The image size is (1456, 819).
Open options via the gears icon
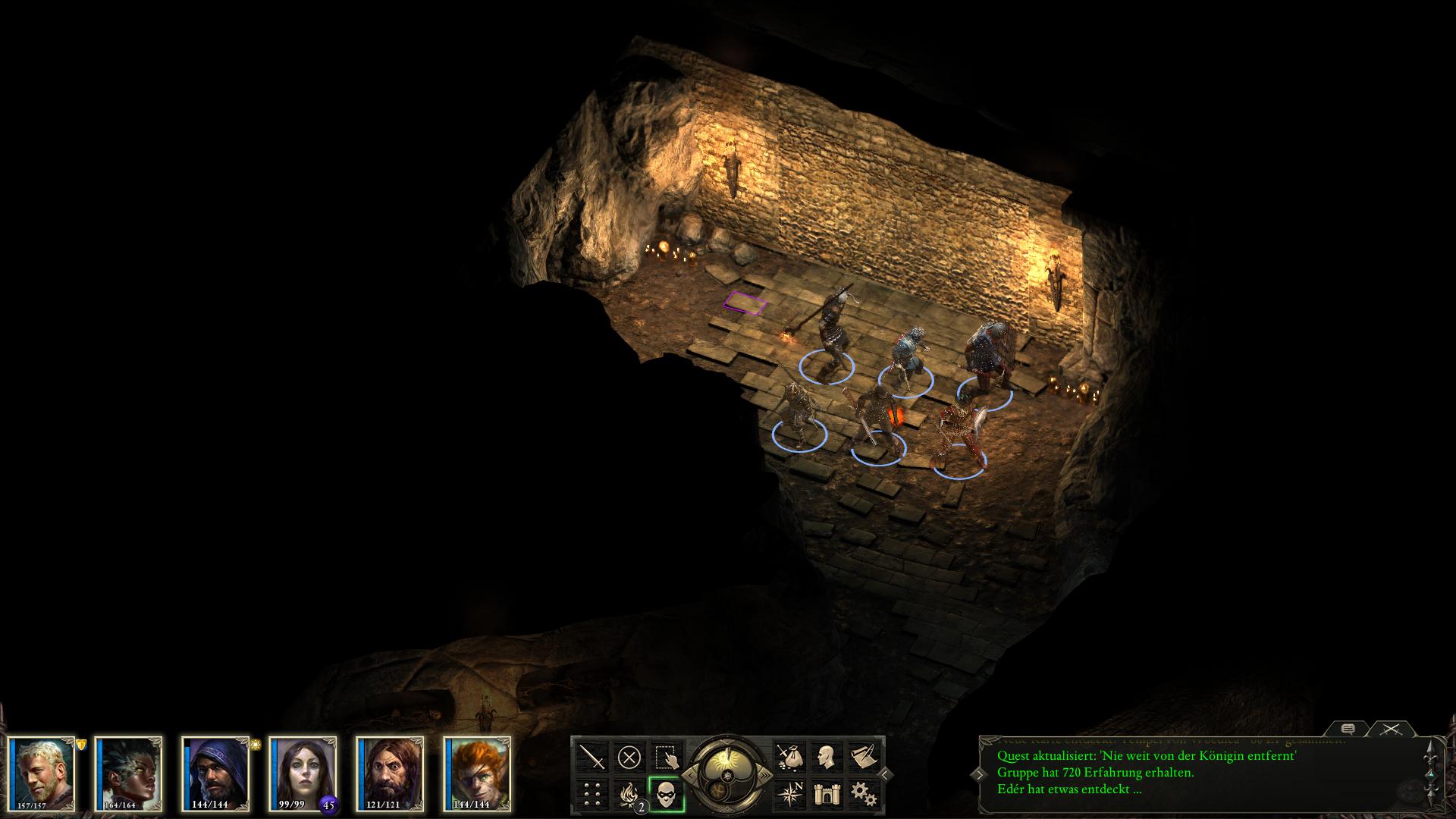[x=863, y=794]
